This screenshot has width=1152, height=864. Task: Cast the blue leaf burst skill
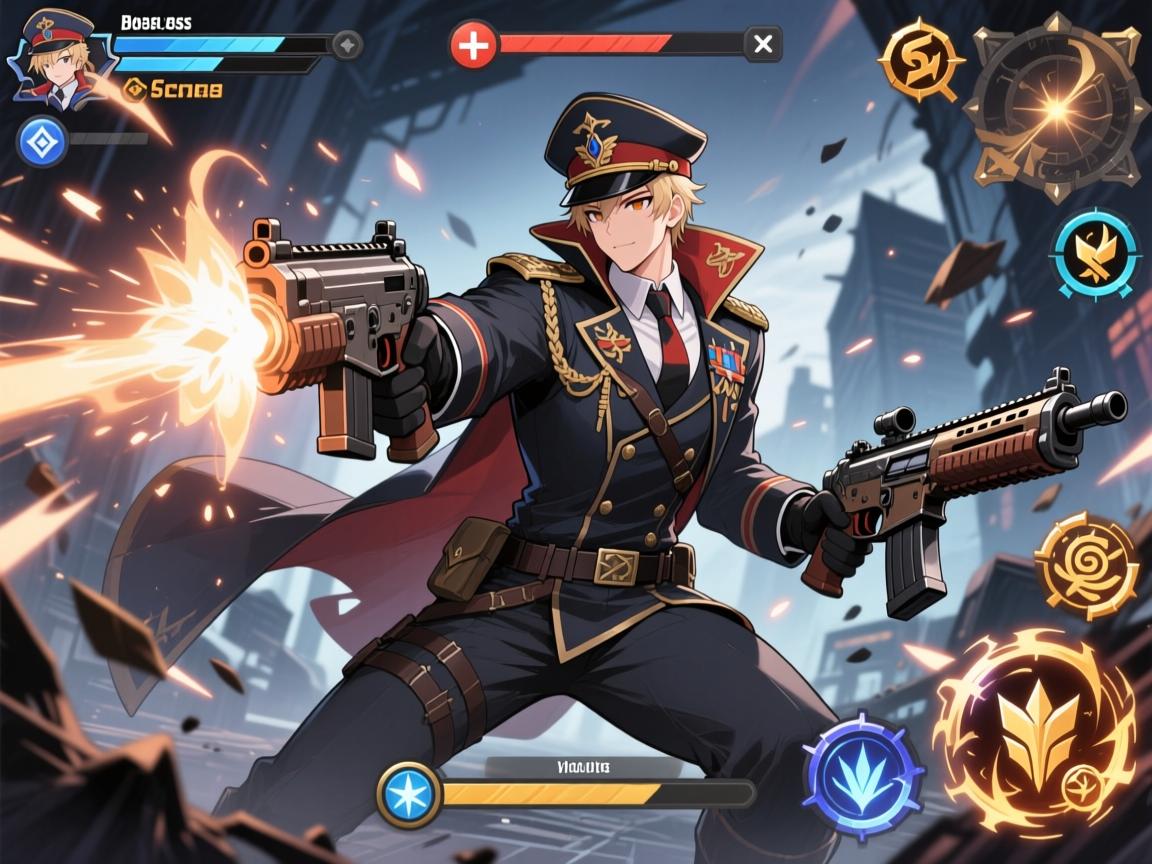[864, 776]
